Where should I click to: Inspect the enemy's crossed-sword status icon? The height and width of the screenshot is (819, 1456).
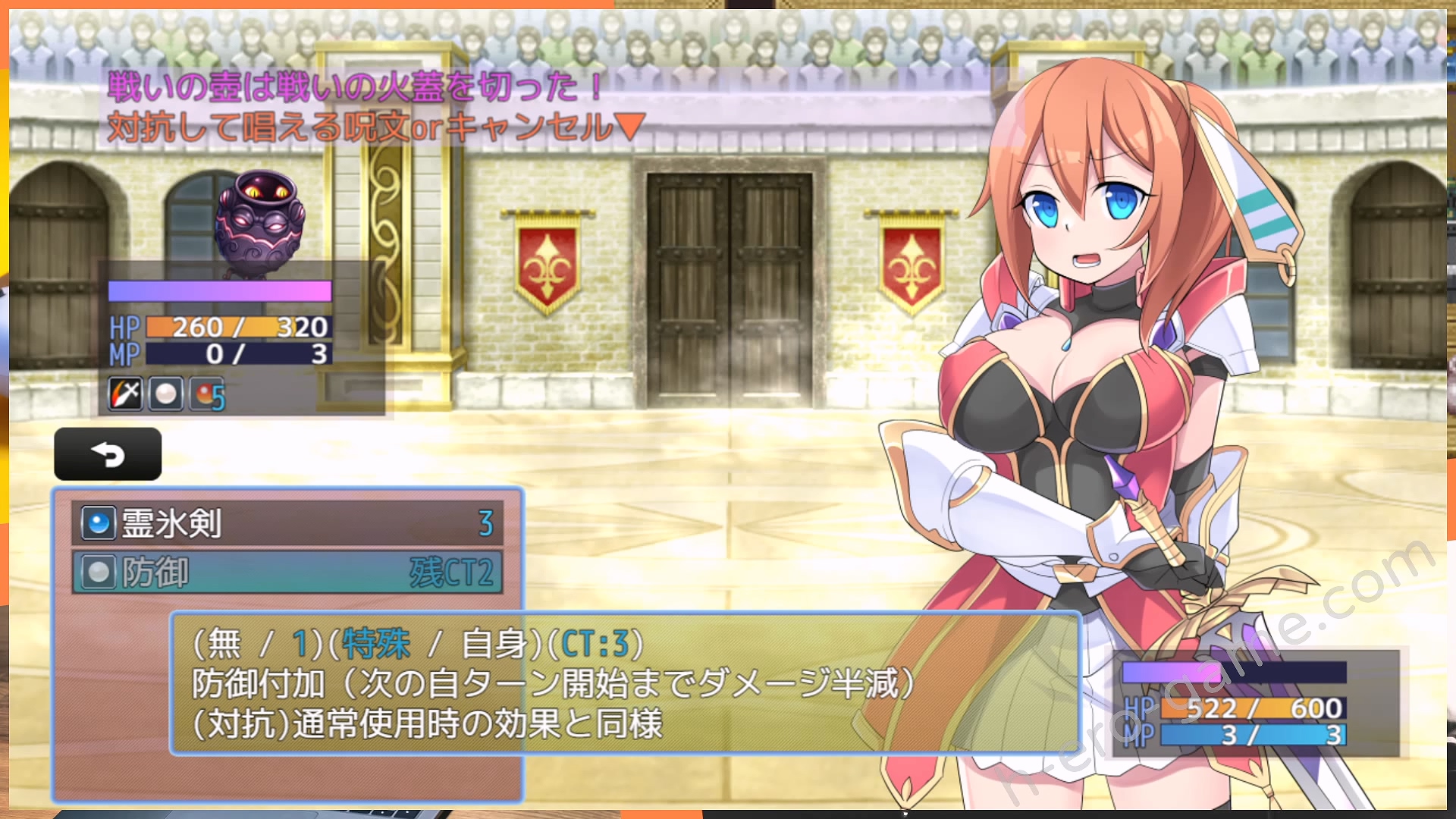(x=125, y=394)
